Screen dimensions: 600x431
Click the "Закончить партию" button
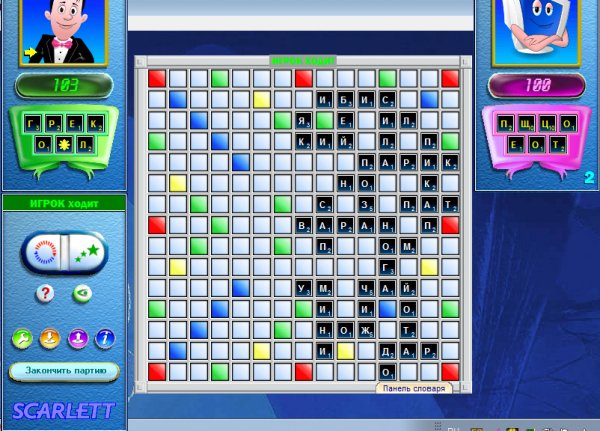[x=64, y=371]
